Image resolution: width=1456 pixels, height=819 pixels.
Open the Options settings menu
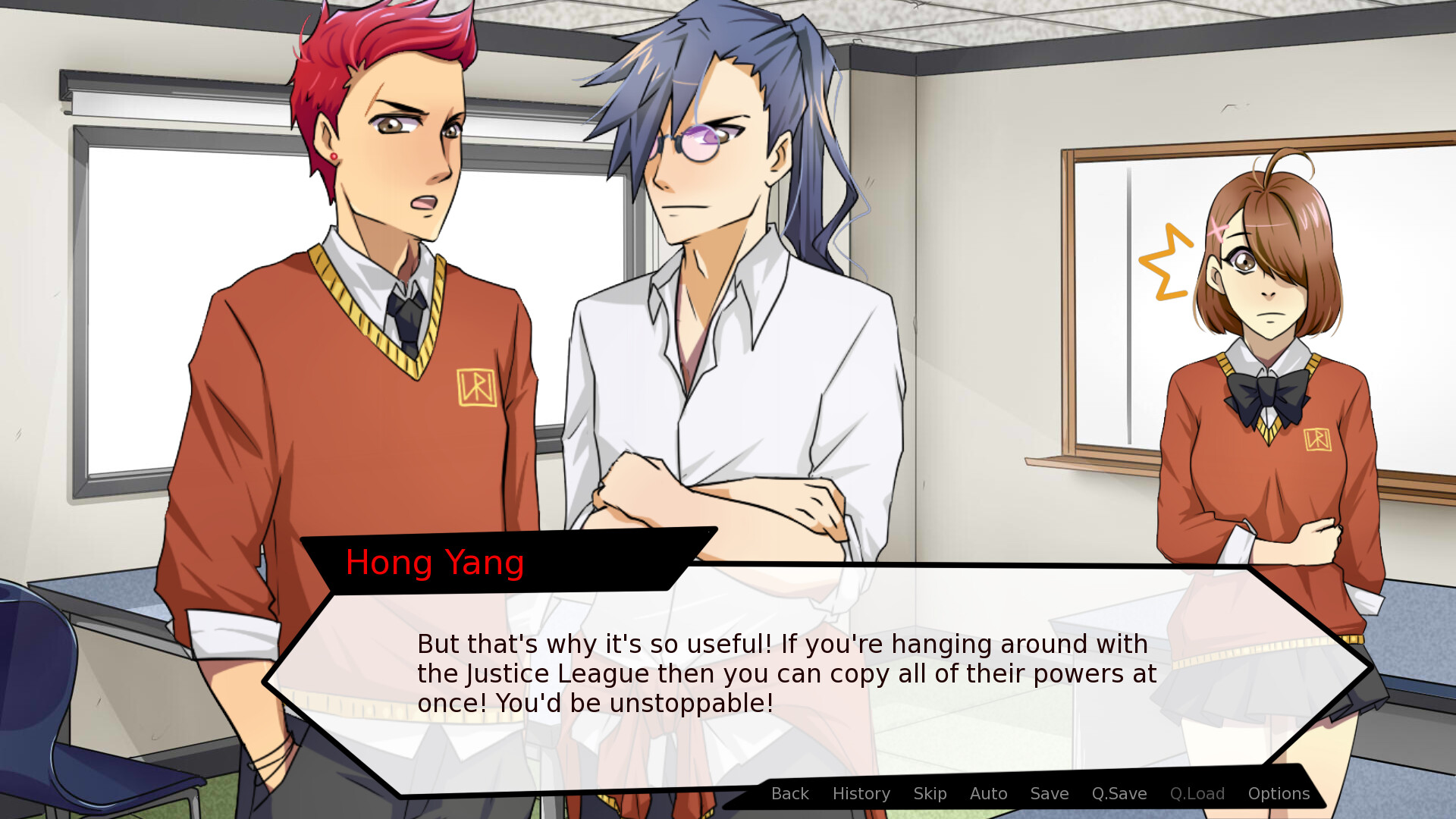tap(1279, 794)
